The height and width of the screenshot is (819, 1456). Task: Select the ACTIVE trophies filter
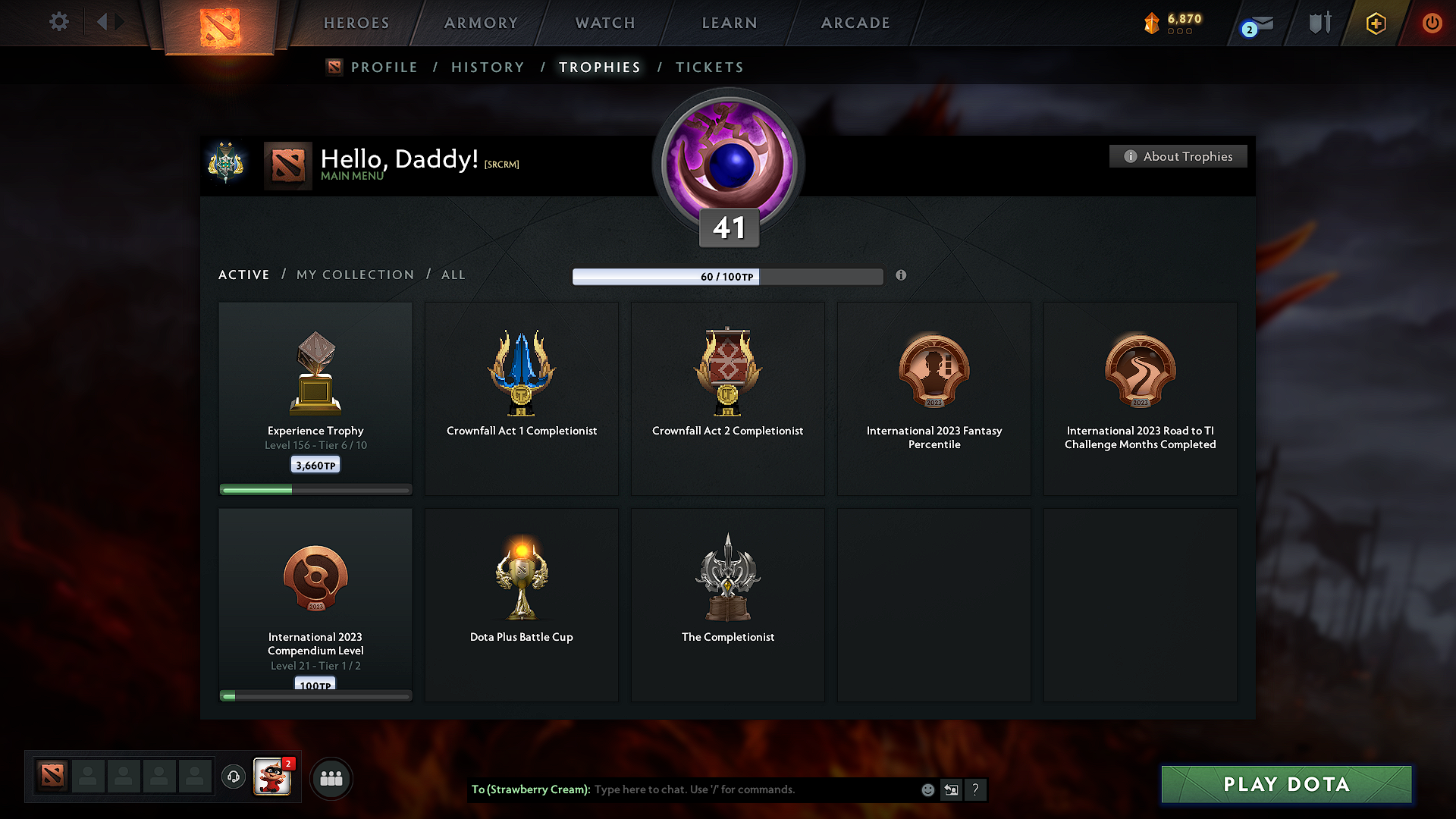(243, 275)
